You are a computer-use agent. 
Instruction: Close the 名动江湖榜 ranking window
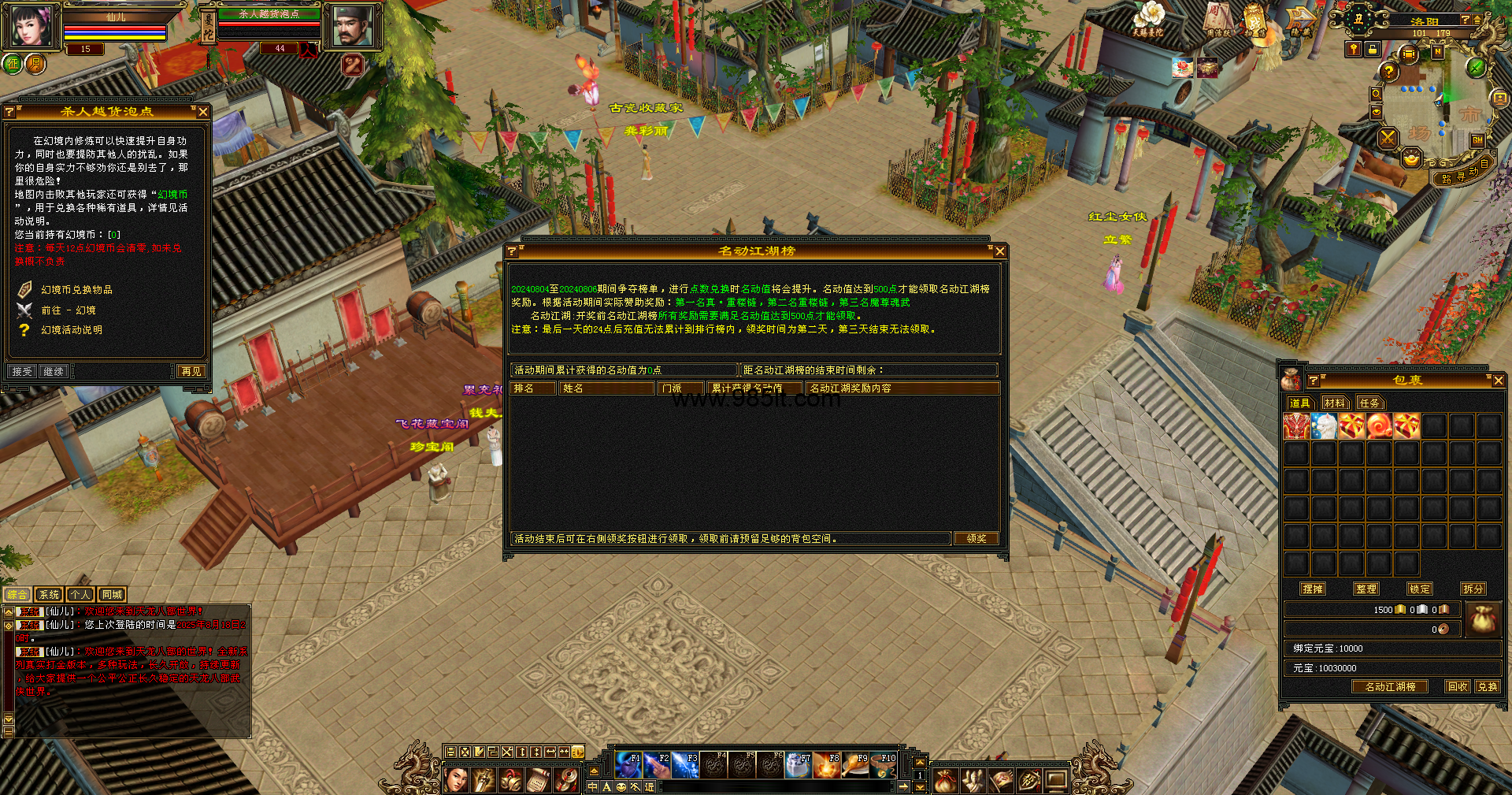(x=999, y=251)
